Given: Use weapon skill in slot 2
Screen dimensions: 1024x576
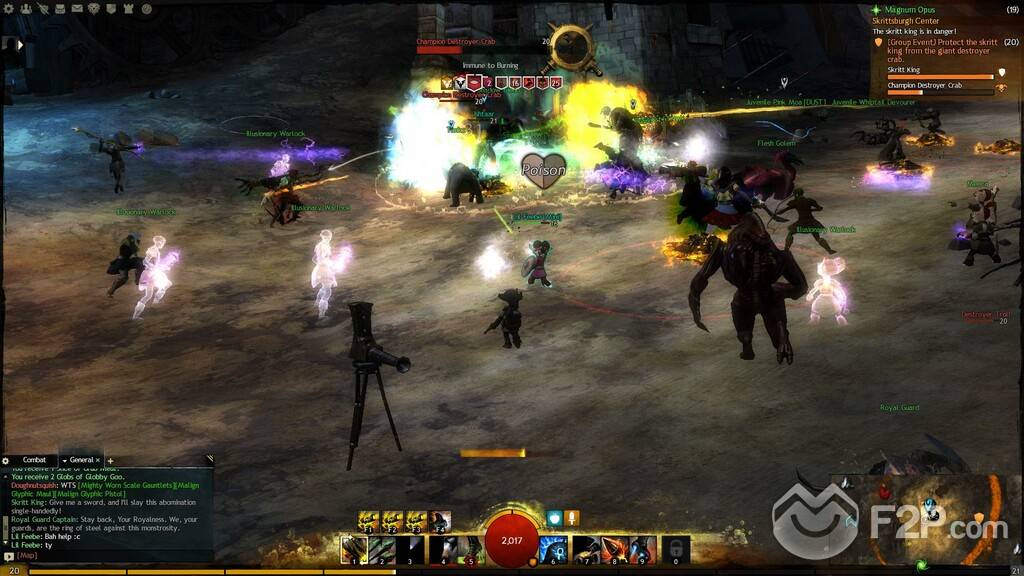Looking at the screenshot, I should (x=382, y=549).
